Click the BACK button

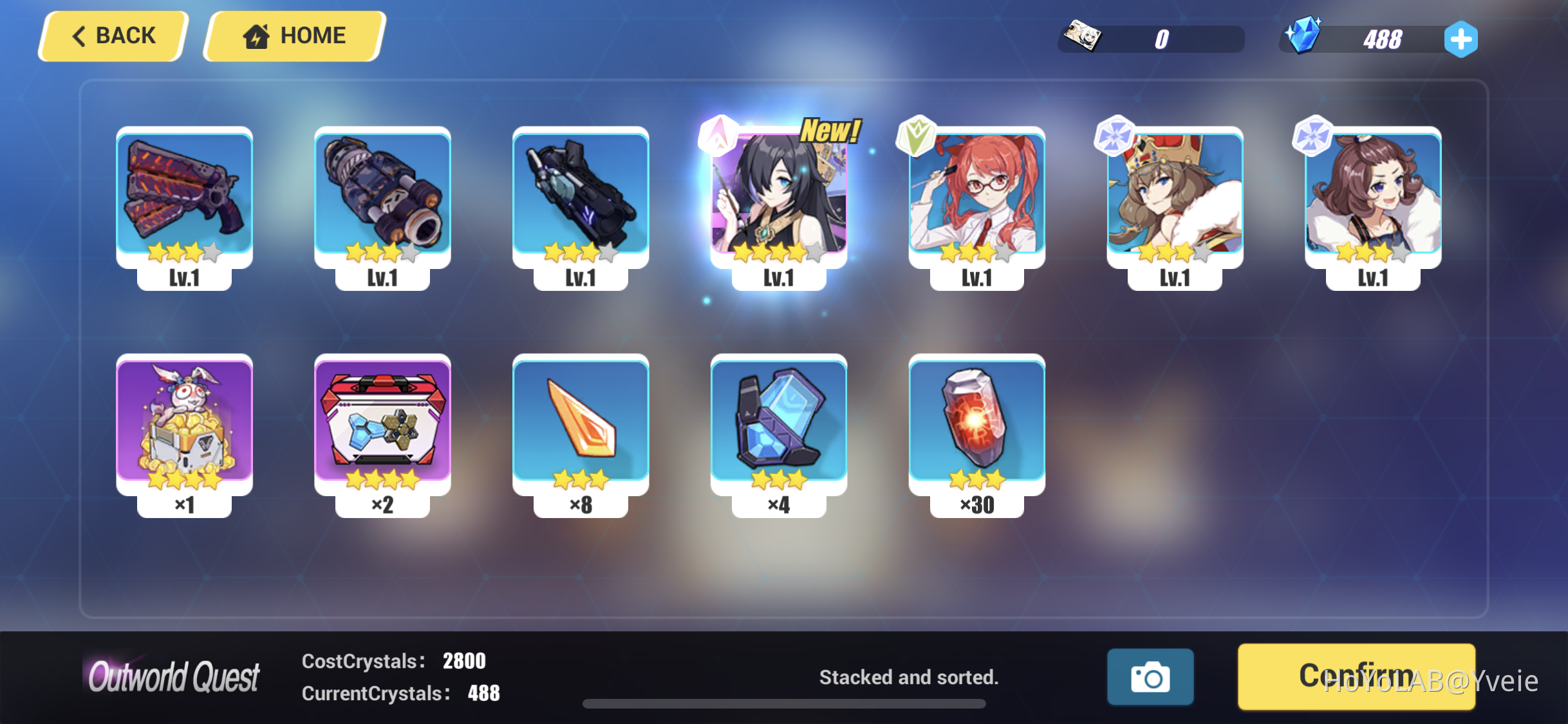click(113, 35)
